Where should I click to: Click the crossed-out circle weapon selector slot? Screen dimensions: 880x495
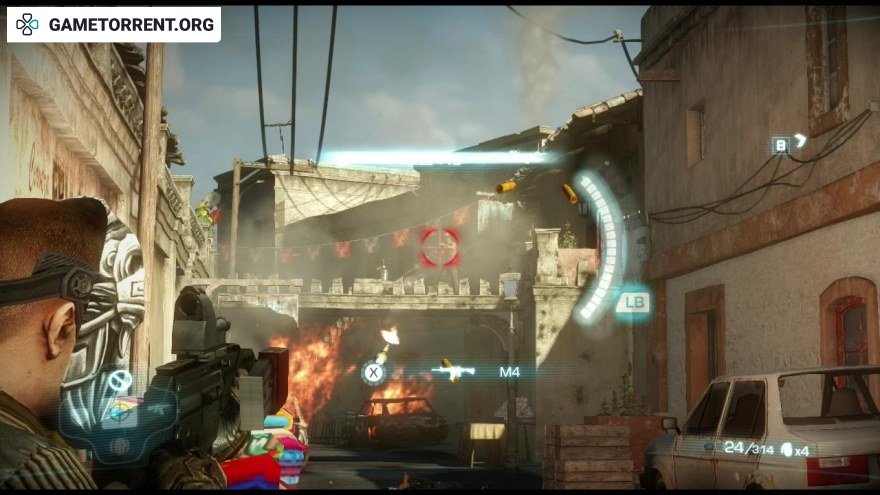tap(120, 380)
